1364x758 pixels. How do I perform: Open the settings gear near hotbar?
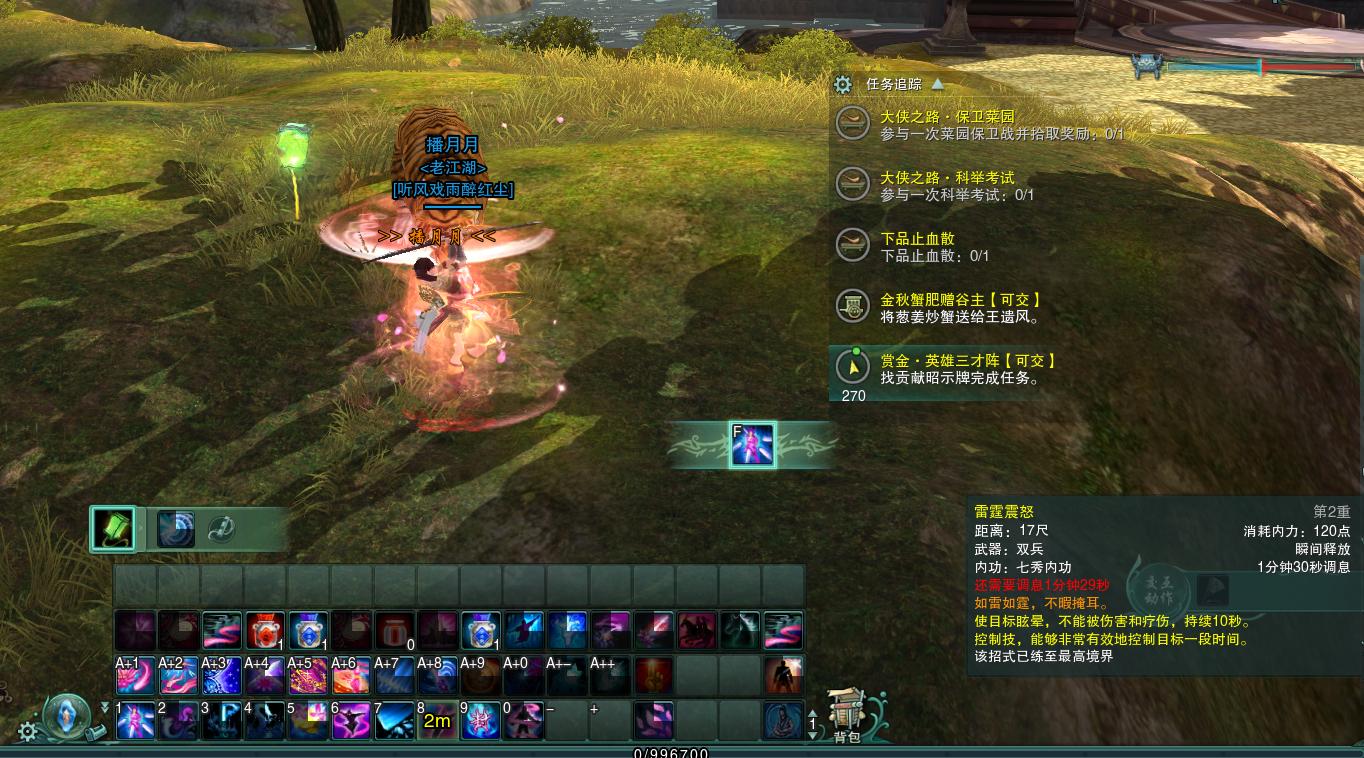[x=28, y=731]
